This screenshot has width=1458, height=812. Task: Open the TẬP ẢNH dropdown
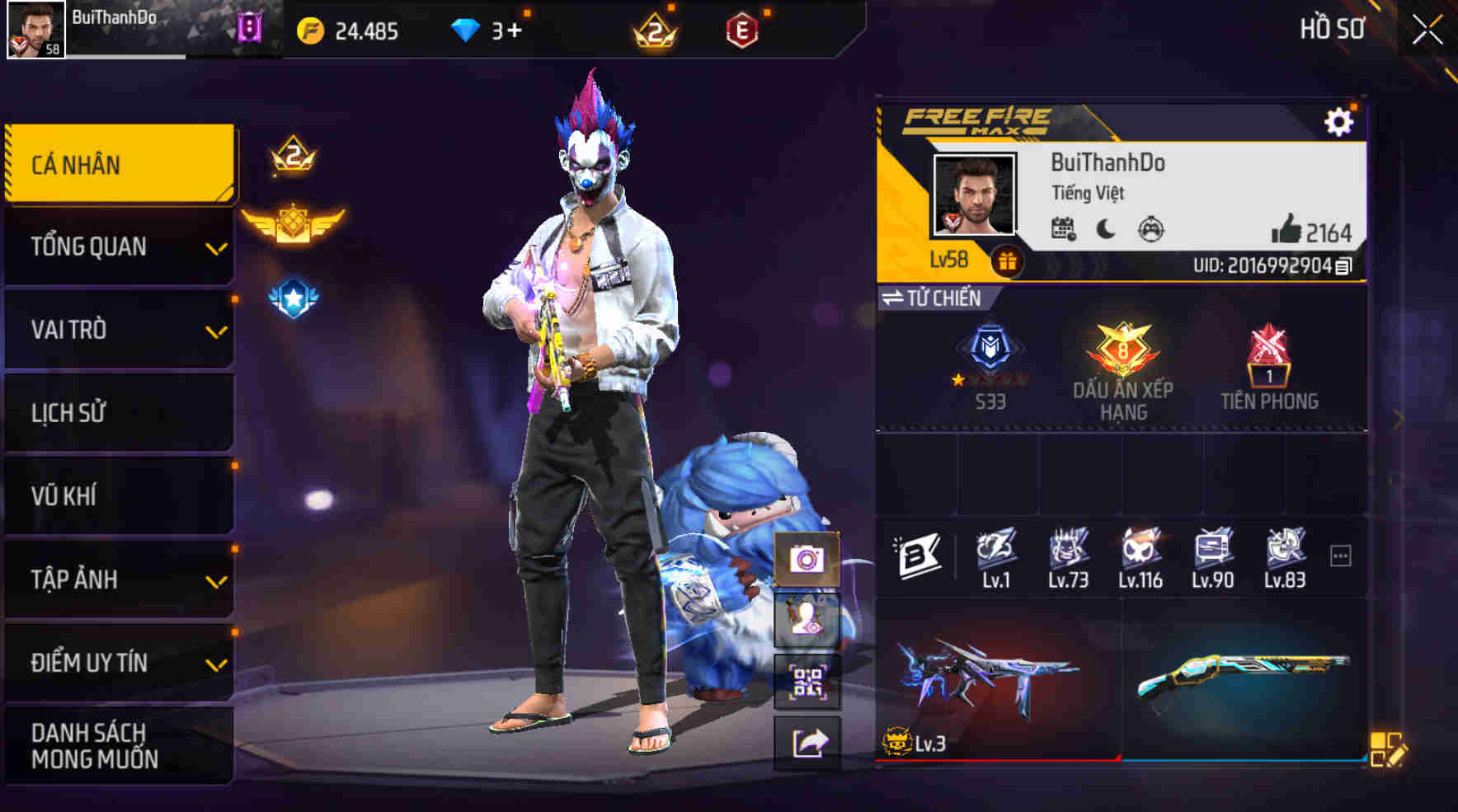click(120, 579)
